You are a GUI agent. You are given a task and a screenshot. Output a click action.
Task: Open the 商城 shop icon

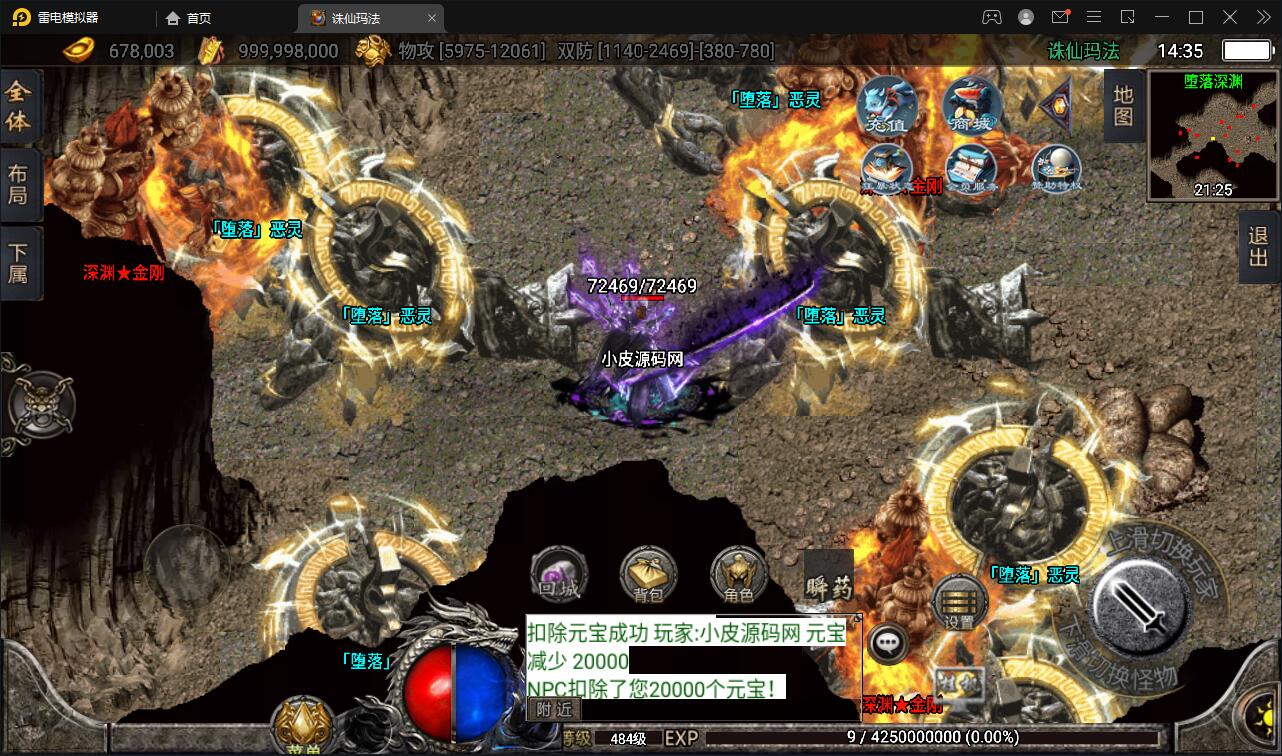(x=971, y=106)
